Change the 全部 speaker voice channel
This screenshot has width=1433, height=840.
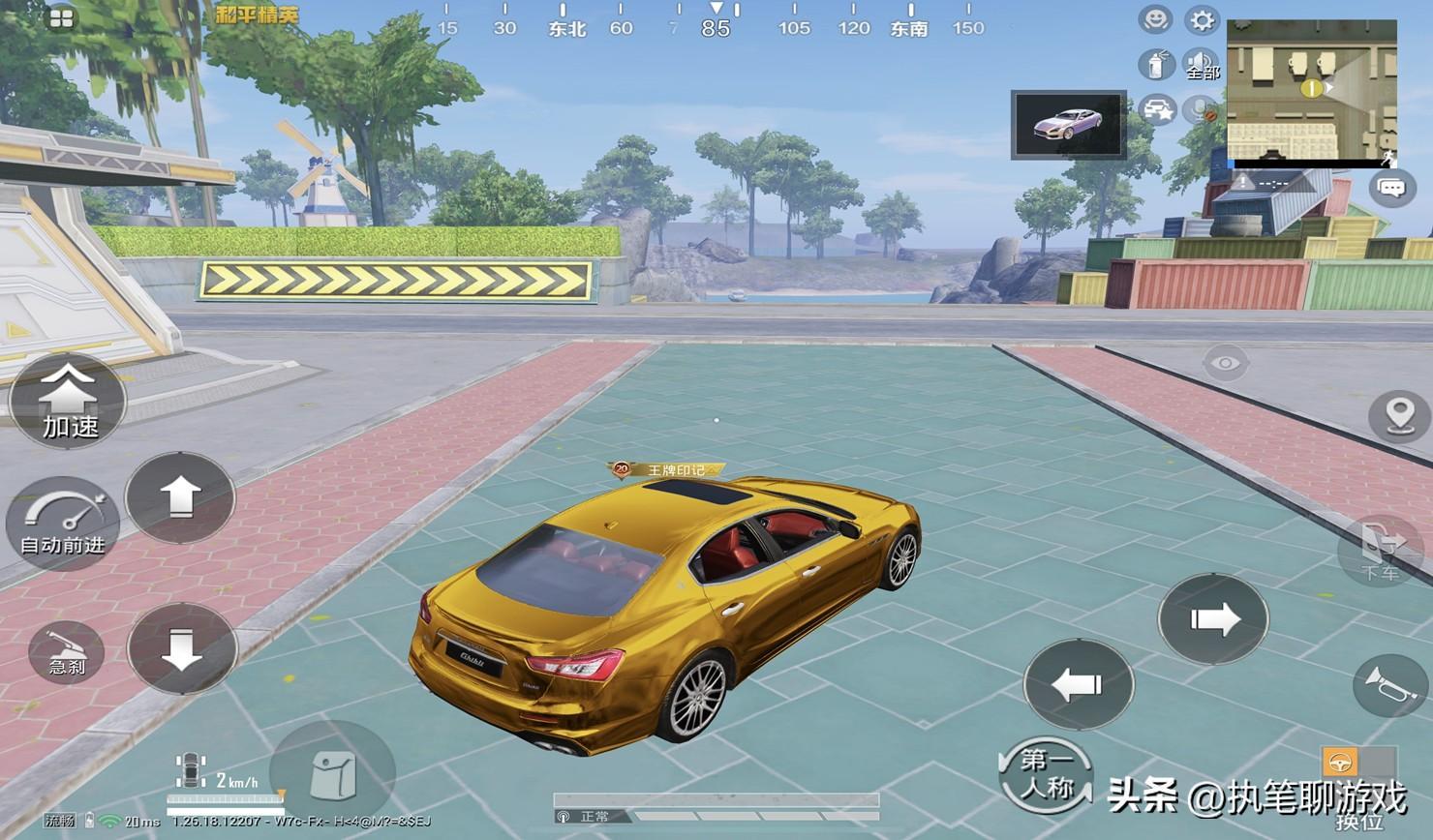[x=1202, y=65]
